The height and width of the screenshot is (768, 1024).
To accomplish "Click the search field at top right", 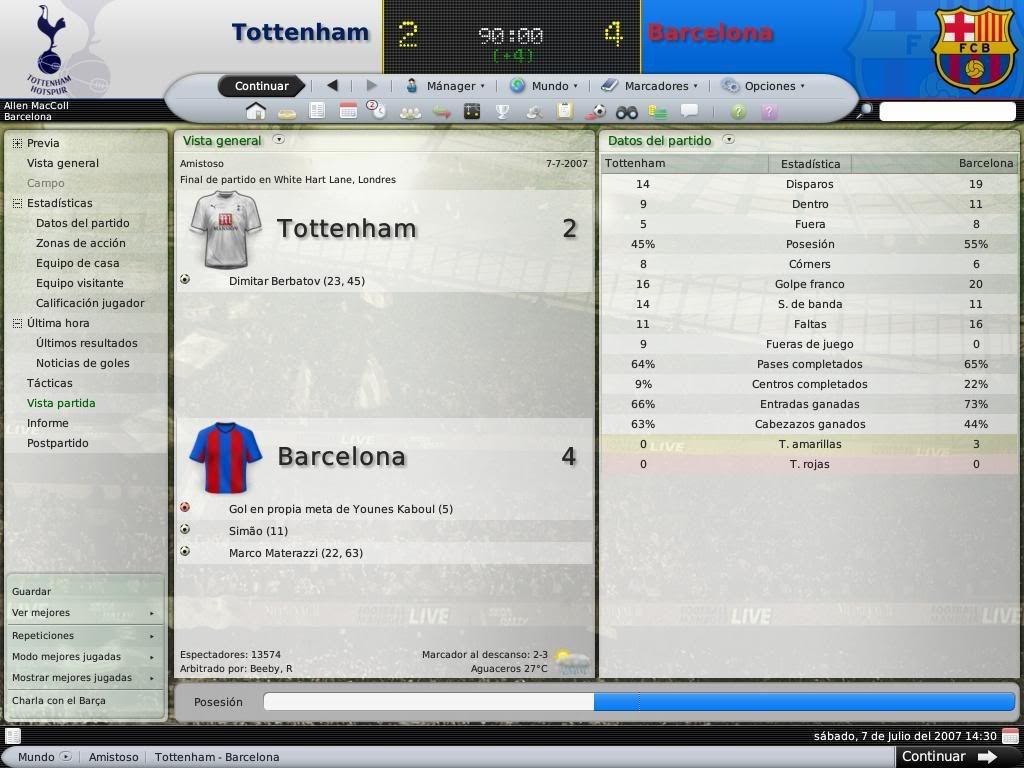I will pos(946,111).
